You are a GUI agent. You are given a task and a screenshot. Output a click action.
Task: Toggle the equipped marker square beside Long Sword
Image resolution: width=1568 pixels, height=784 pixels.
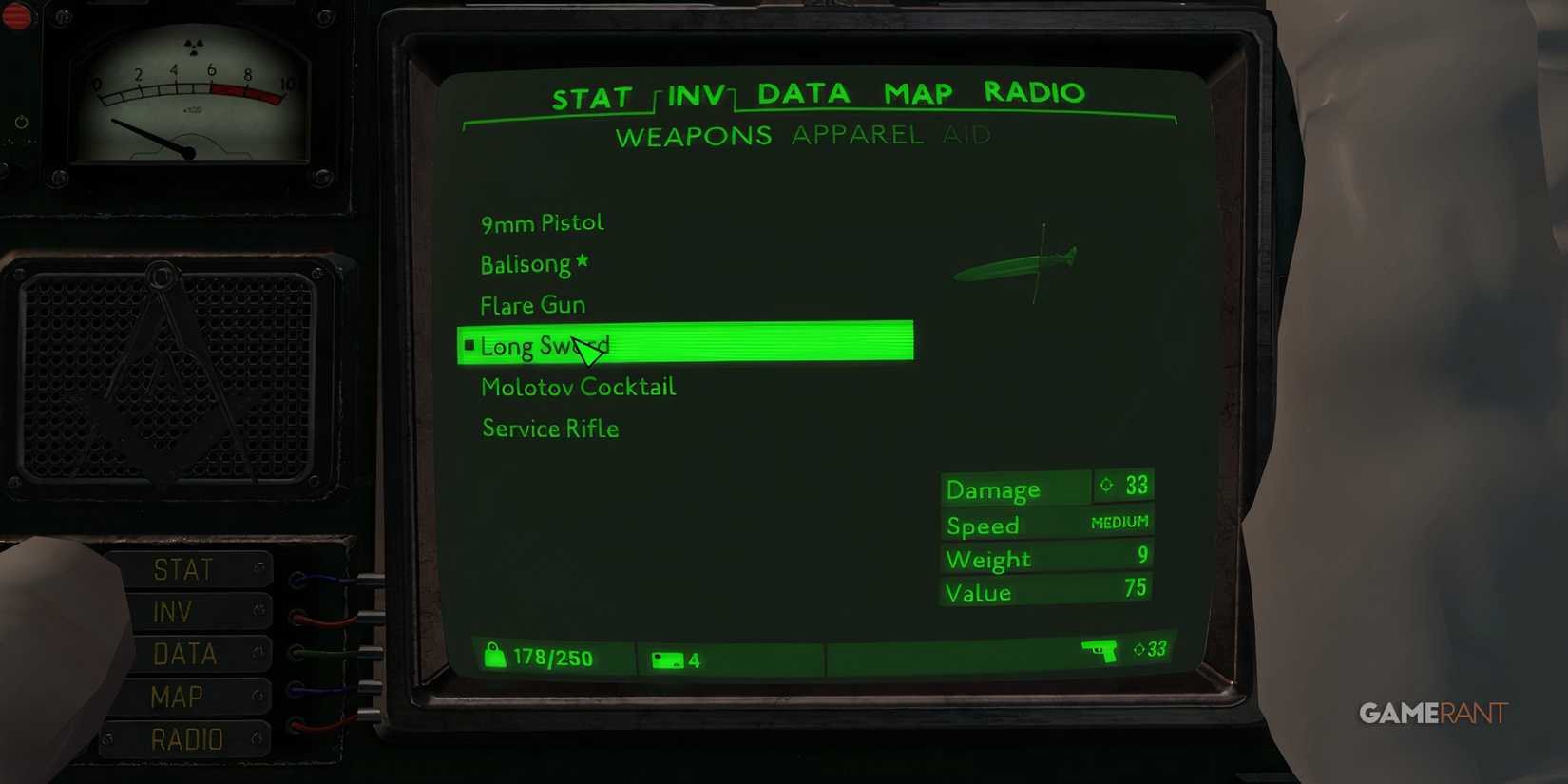[x=468, y=345]
